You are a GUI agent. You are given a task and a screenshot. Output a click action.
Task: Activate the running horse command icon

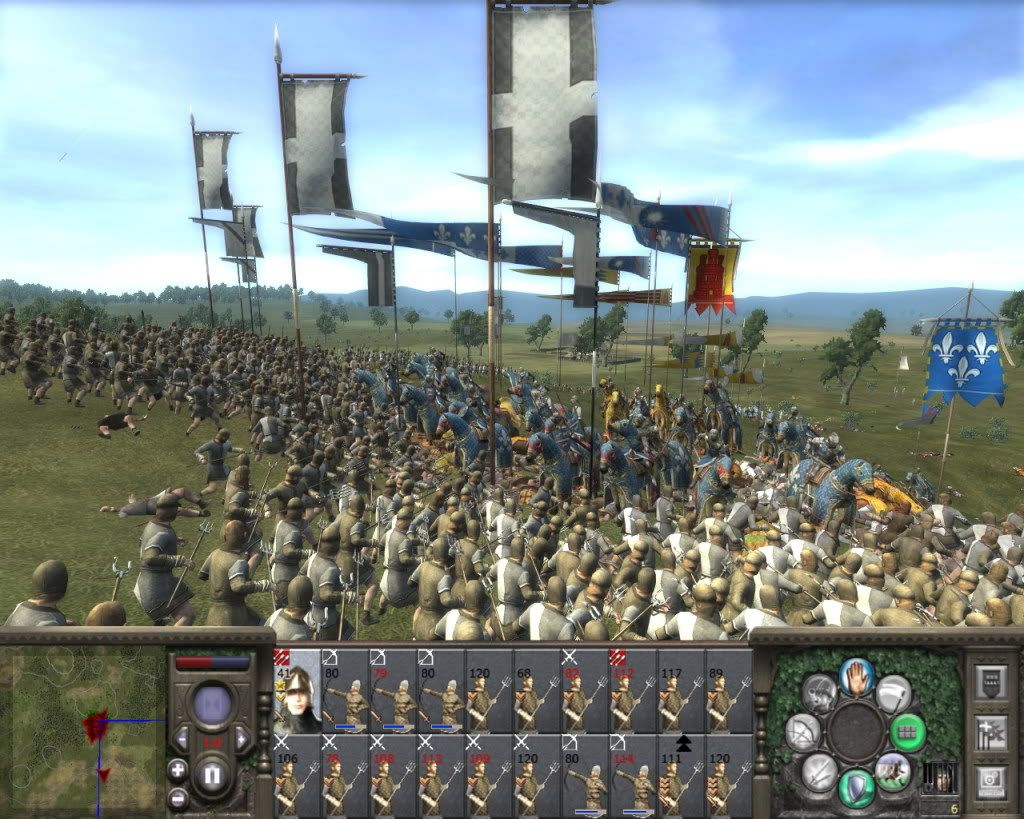pyautogui.click(x=892, y=771)
